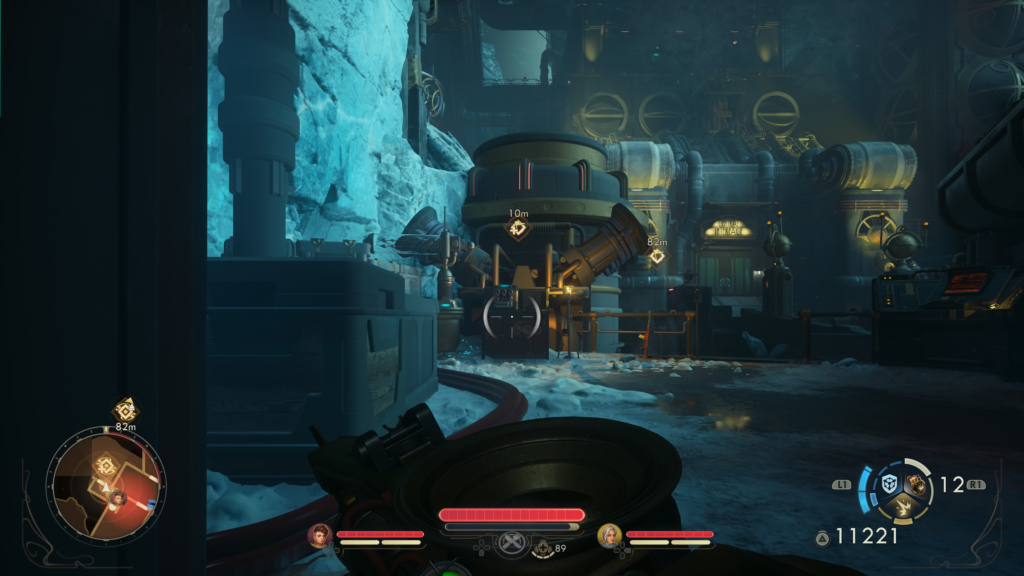Click the white-haired character portrait
This screenshot has height=576, width=1024.
(x=609, y=536)
